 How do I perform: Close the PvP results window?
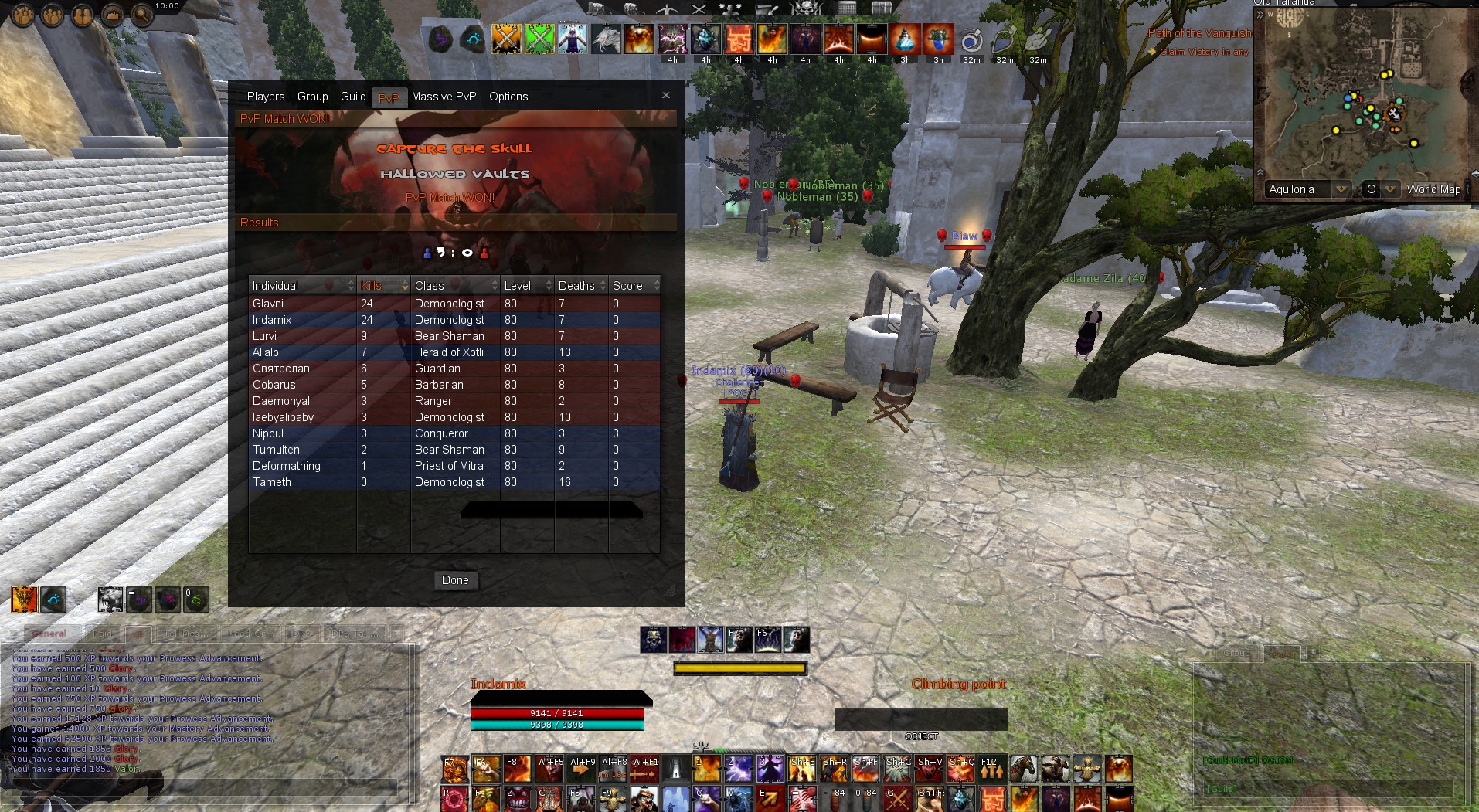[666, 95]
